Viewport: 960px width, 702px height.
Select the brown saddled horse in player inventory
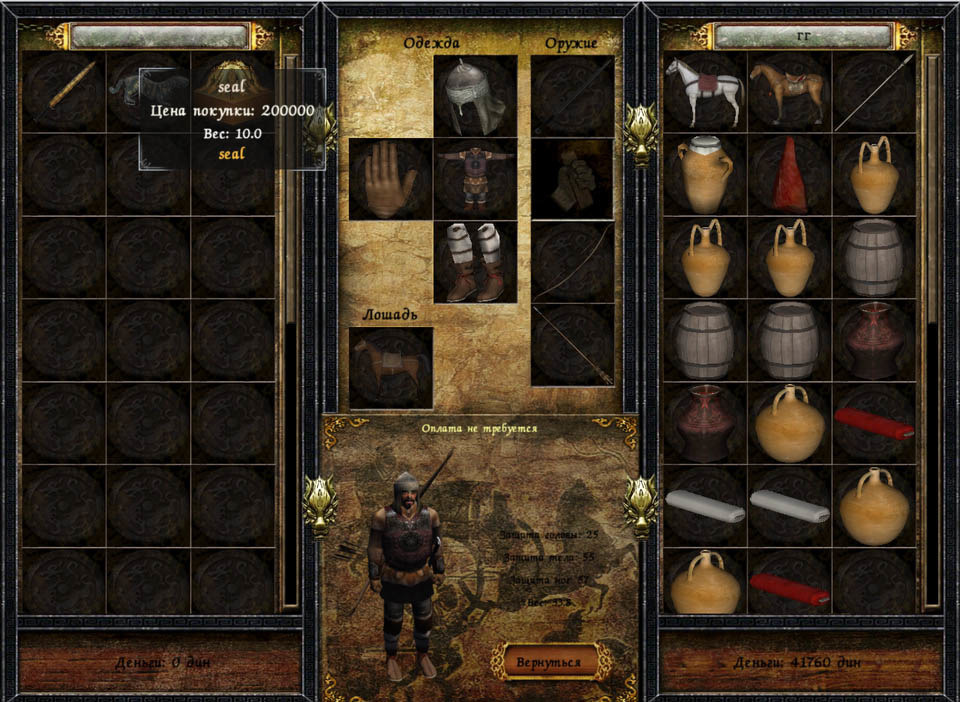(x=789, y=92)
